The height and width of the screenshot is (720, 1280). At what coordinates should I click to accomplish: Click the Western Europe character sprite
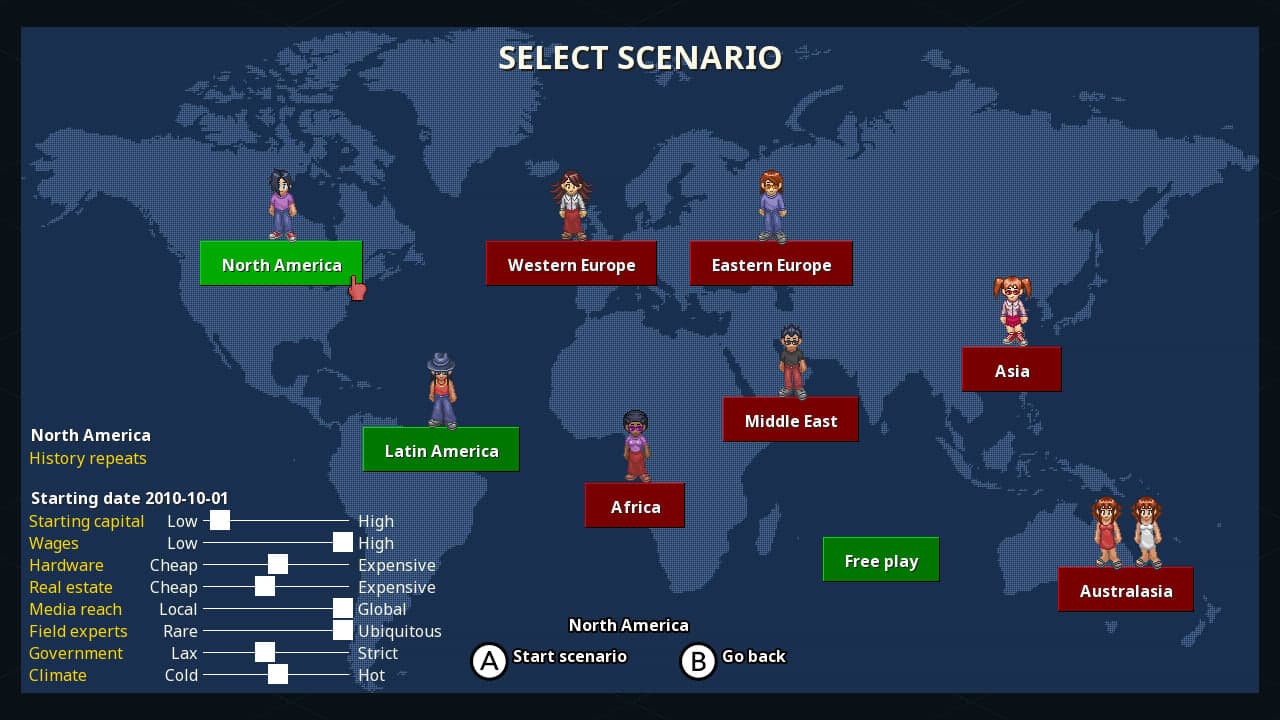click(x=571, y=205)
